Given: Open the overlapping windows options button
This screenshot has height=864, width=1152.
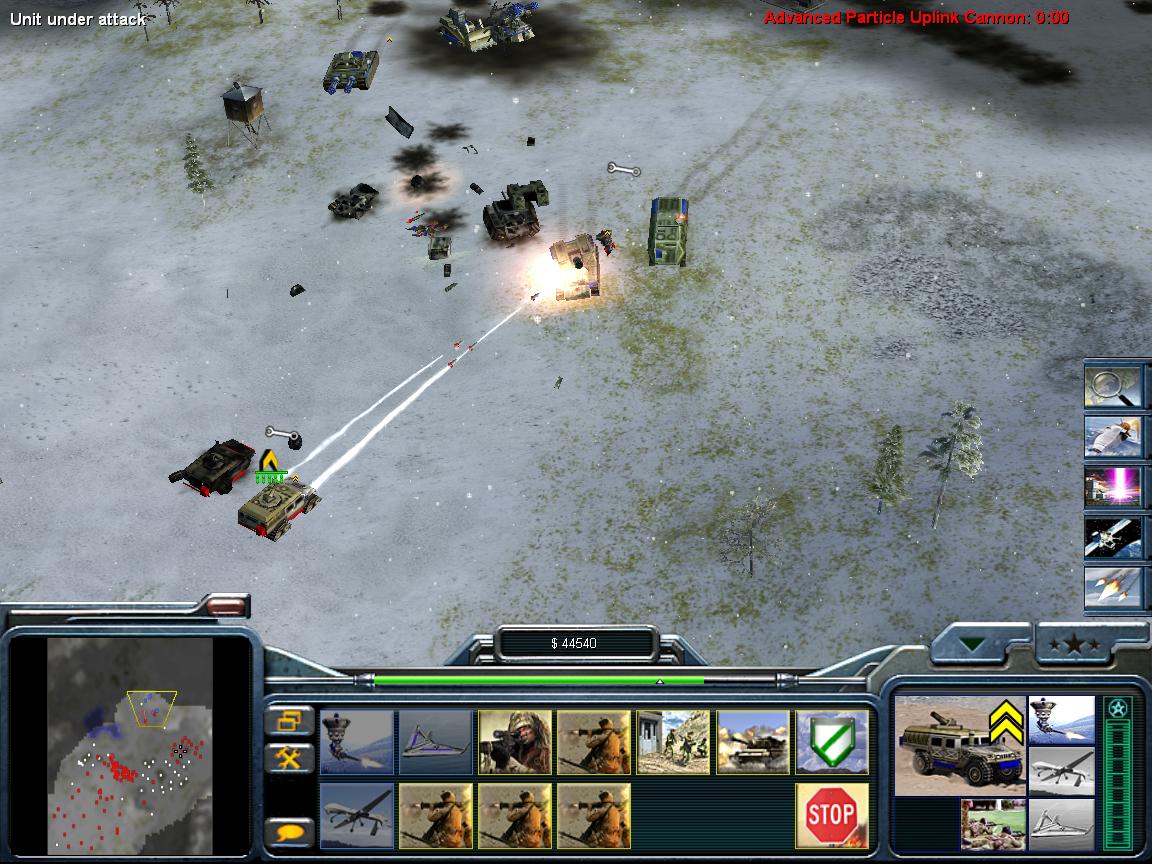Looking at the screenshot, I should (x=290, y=720).
